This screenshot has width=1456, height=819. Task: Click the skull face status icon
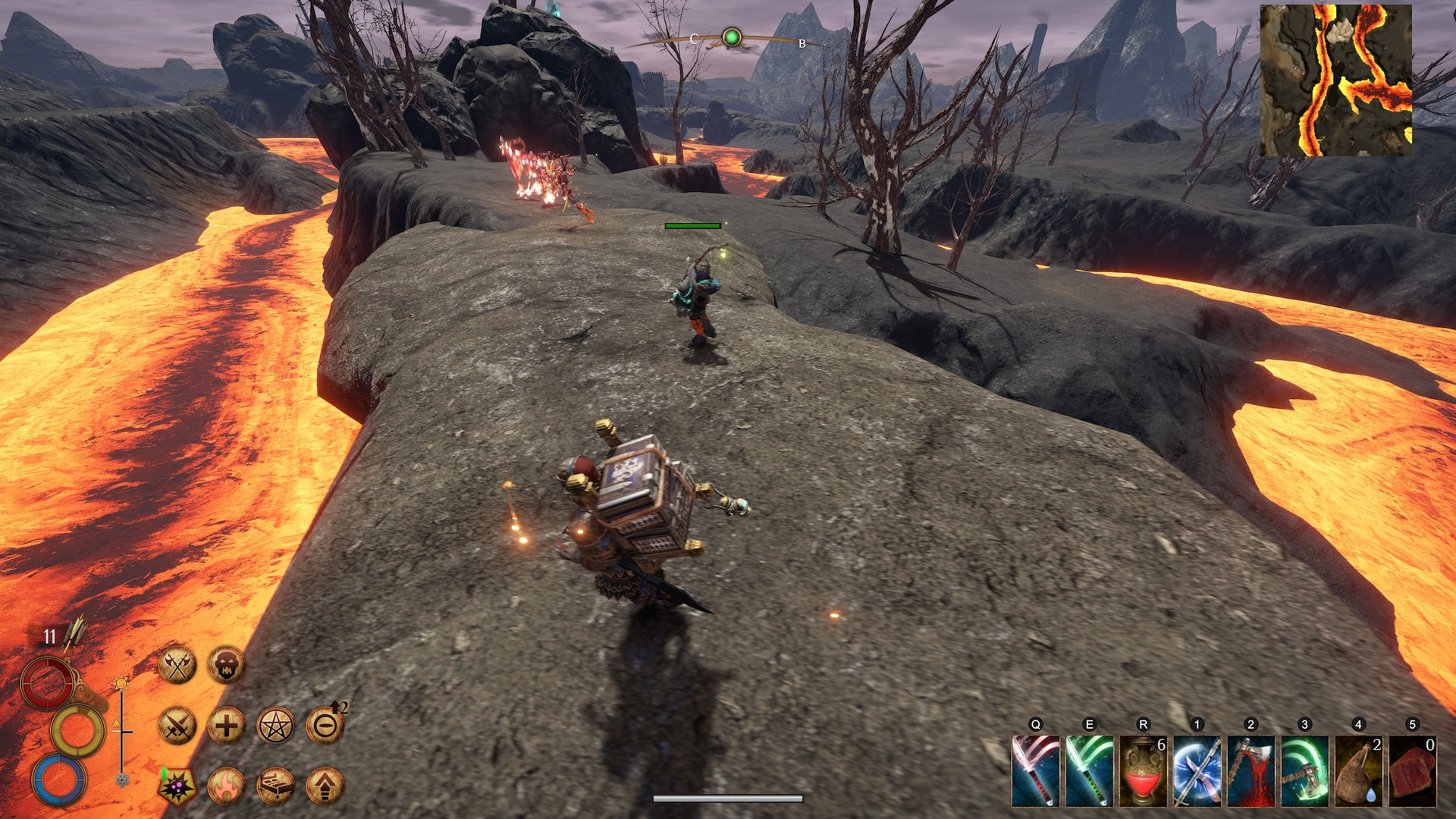[226, 665]
